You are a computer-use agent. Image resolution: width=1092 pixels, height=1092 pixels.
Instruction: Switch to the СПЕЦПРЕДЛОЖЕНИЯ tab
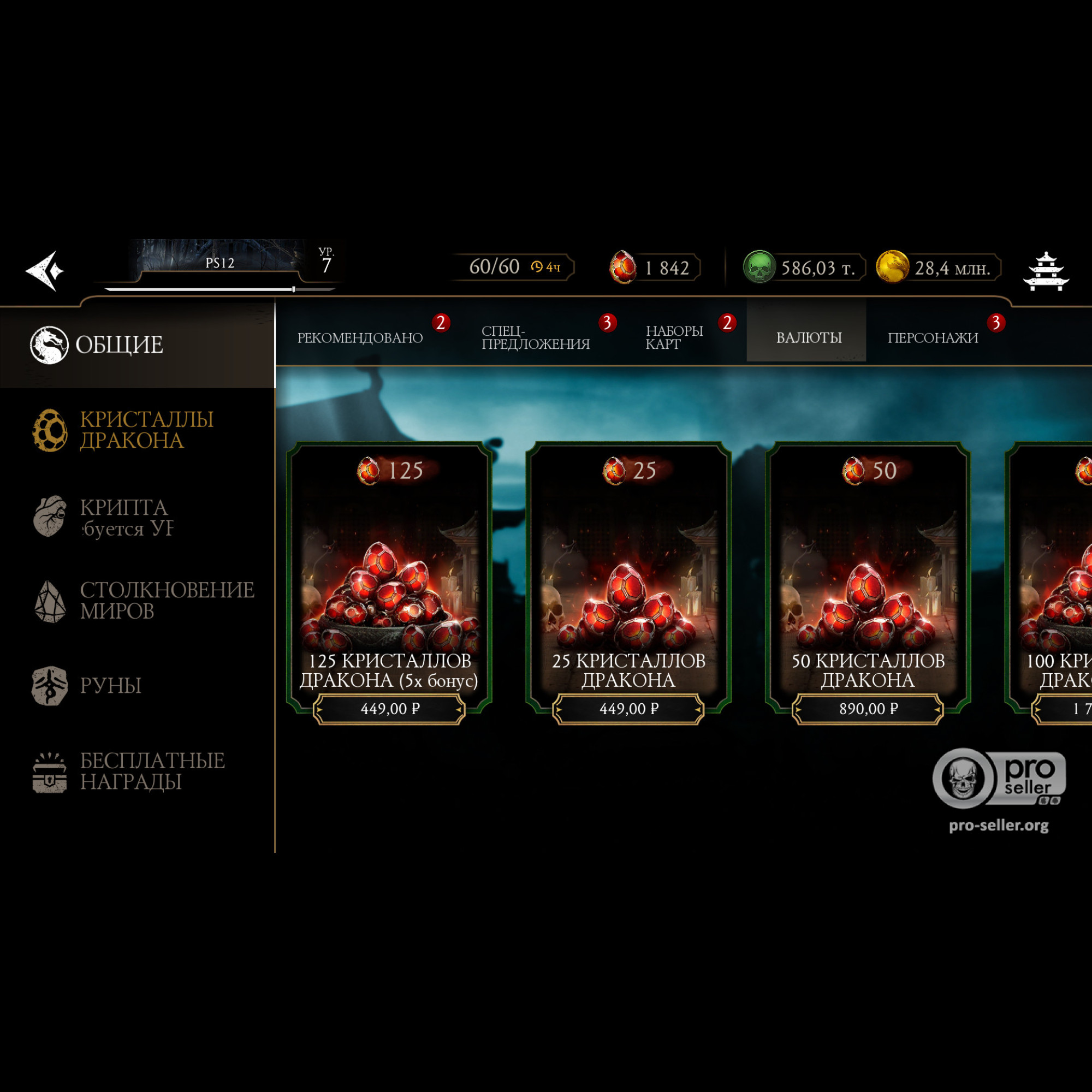click(535, 337)
